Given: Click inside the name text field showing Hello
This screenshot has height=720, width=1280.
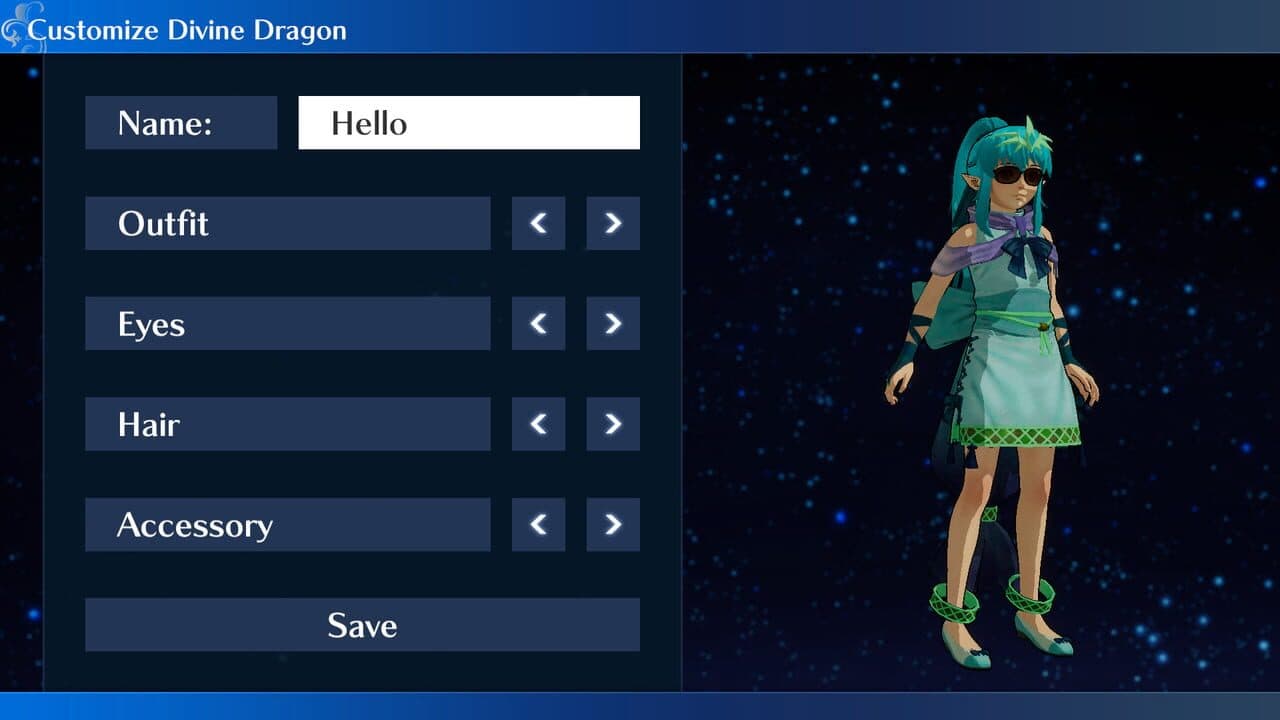Looking at the screenshot, I should click(x=468, y=122).
